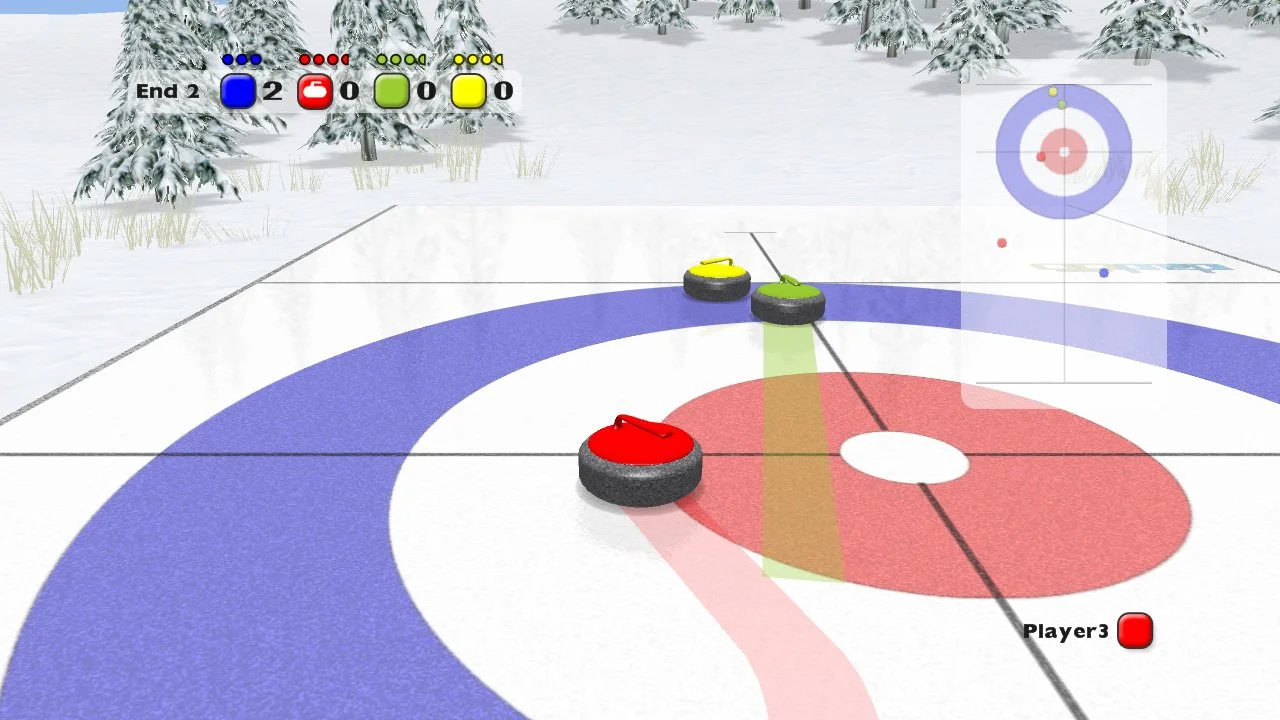Click the blue team's score number 2

coord(272,91)
